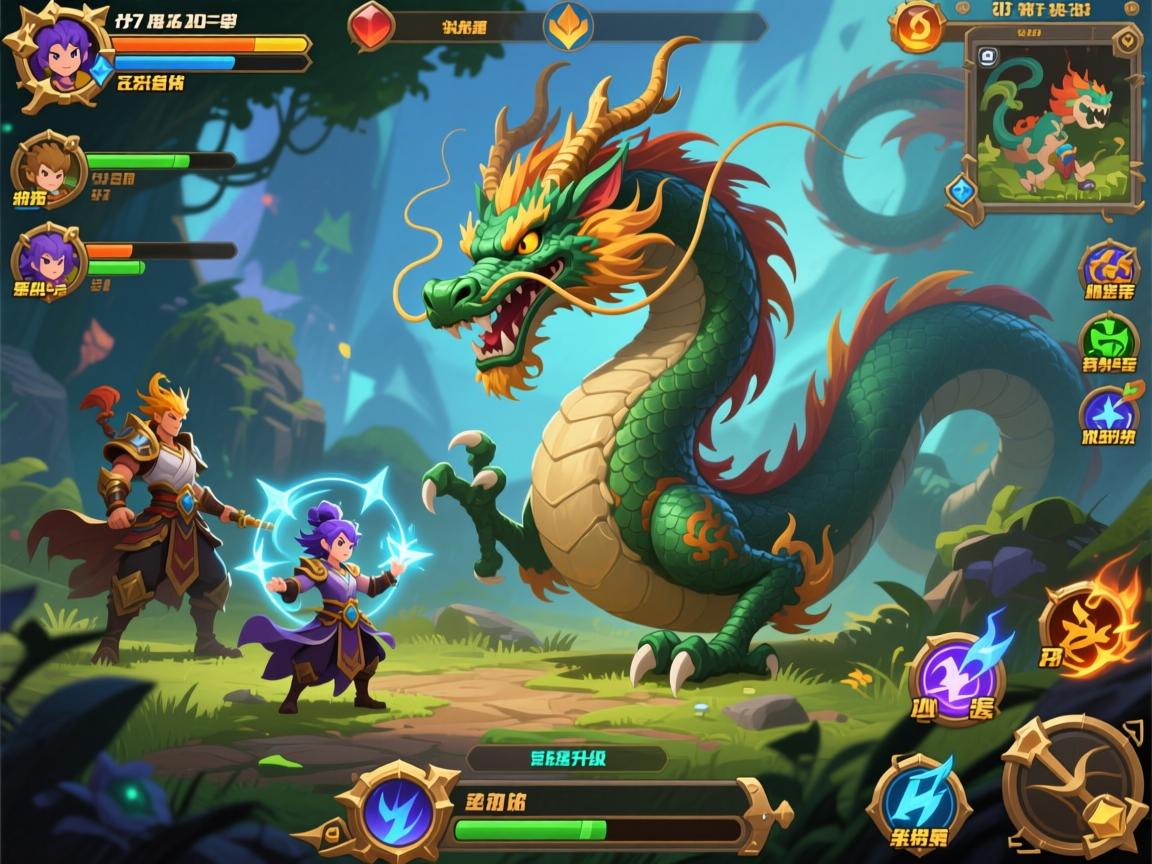This screenshot has width=1152, height=864.
Task: Click the blue diamond gem on the boss panel frame
Action: coord(962,188)
